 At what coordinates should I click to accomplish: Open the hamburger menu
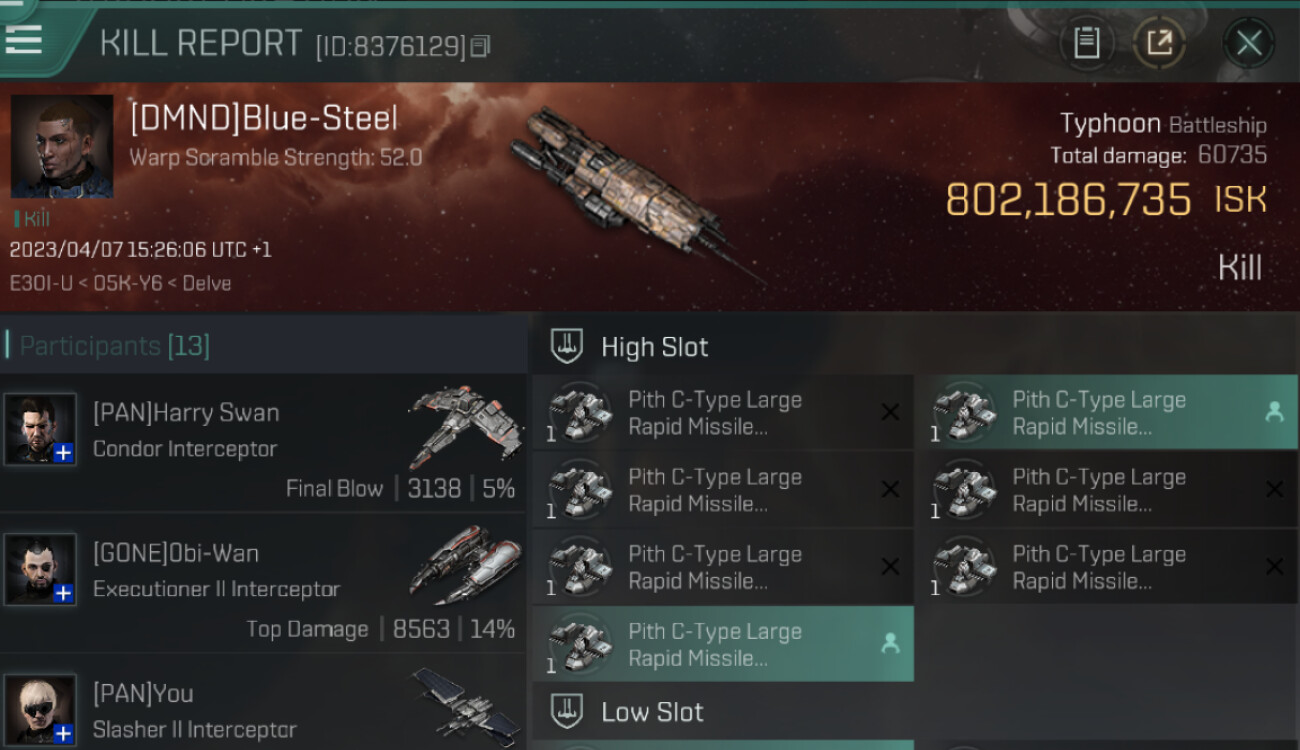[x=24, y=38]
